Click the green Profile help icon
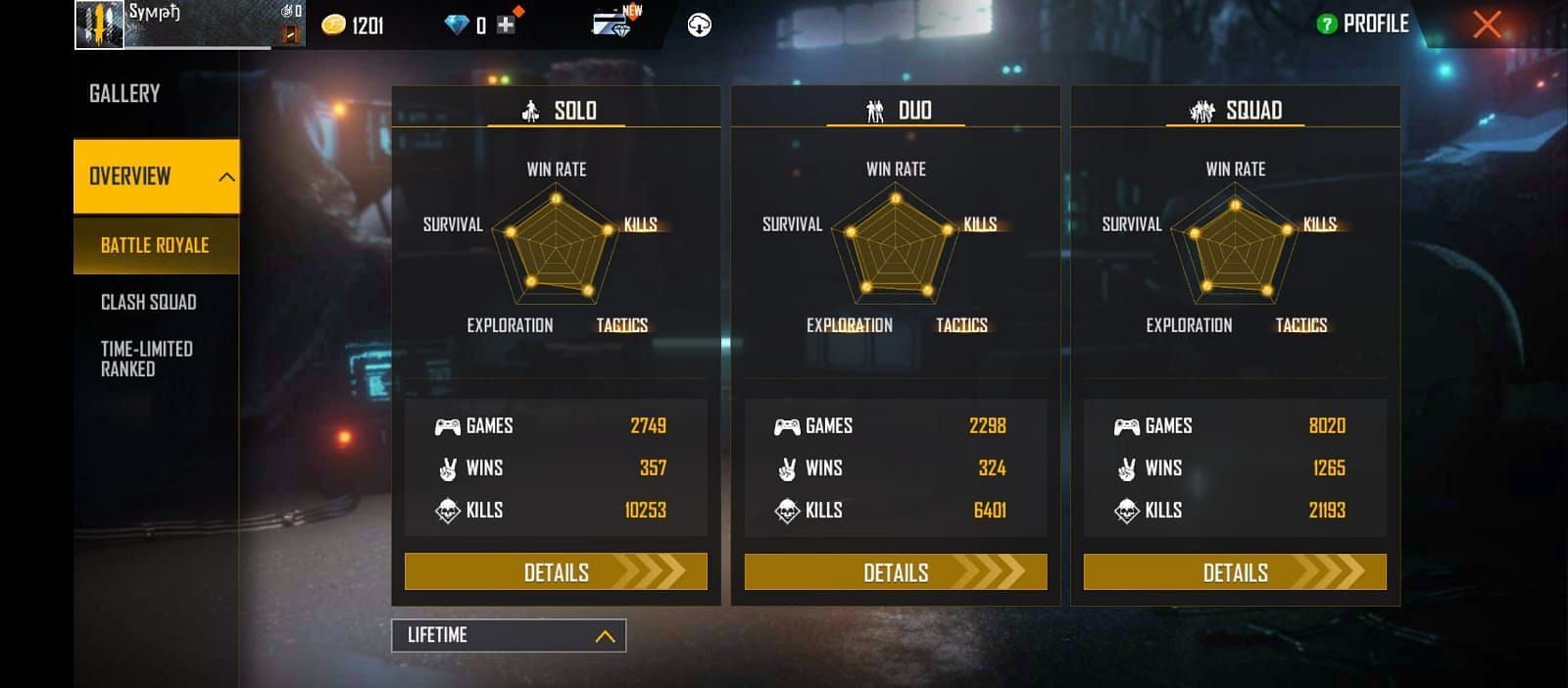The image size is (1568, 688). pos(1327,25)
